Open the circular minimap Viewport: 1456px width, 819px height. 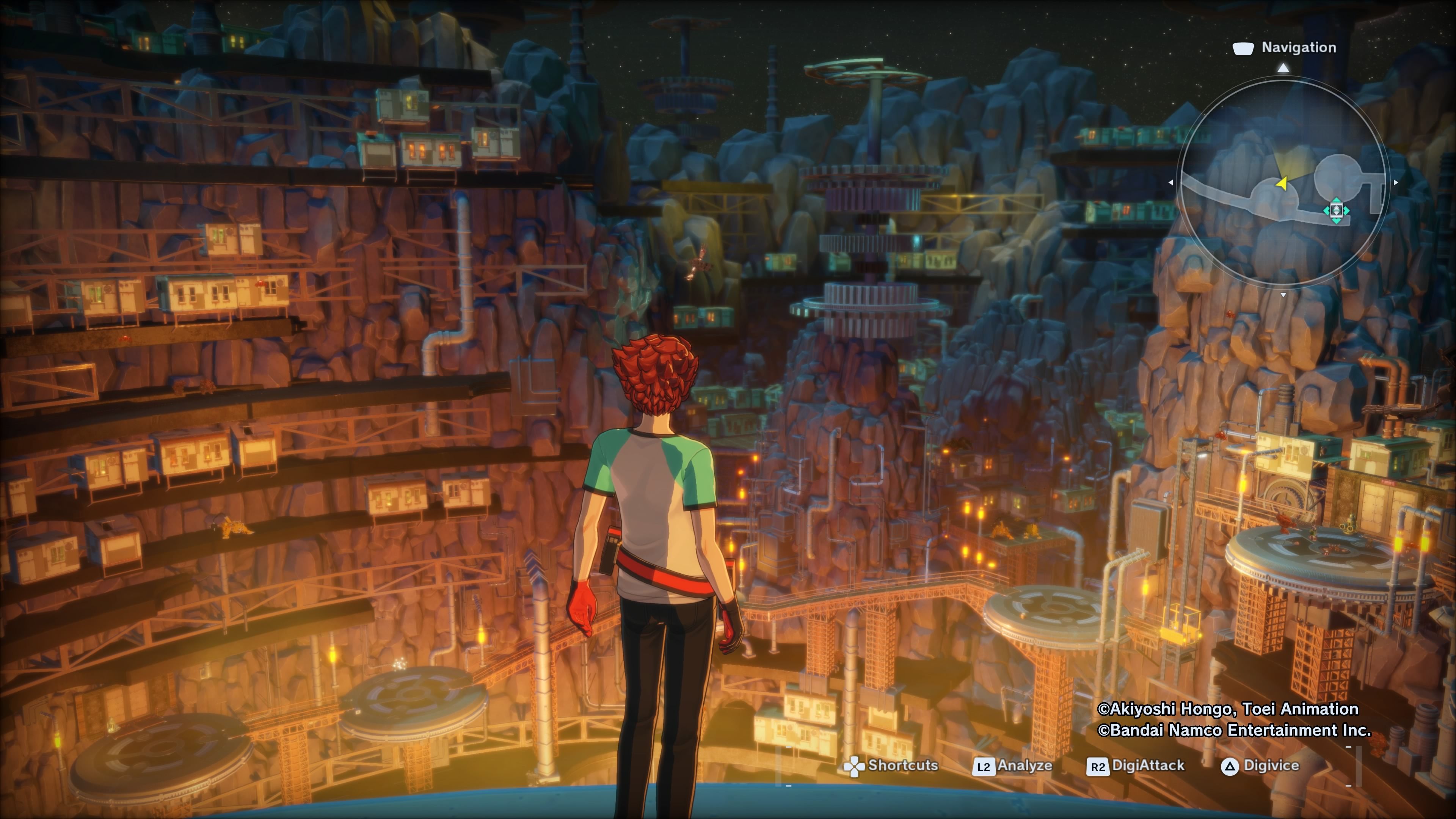(x=1282, y=182)
